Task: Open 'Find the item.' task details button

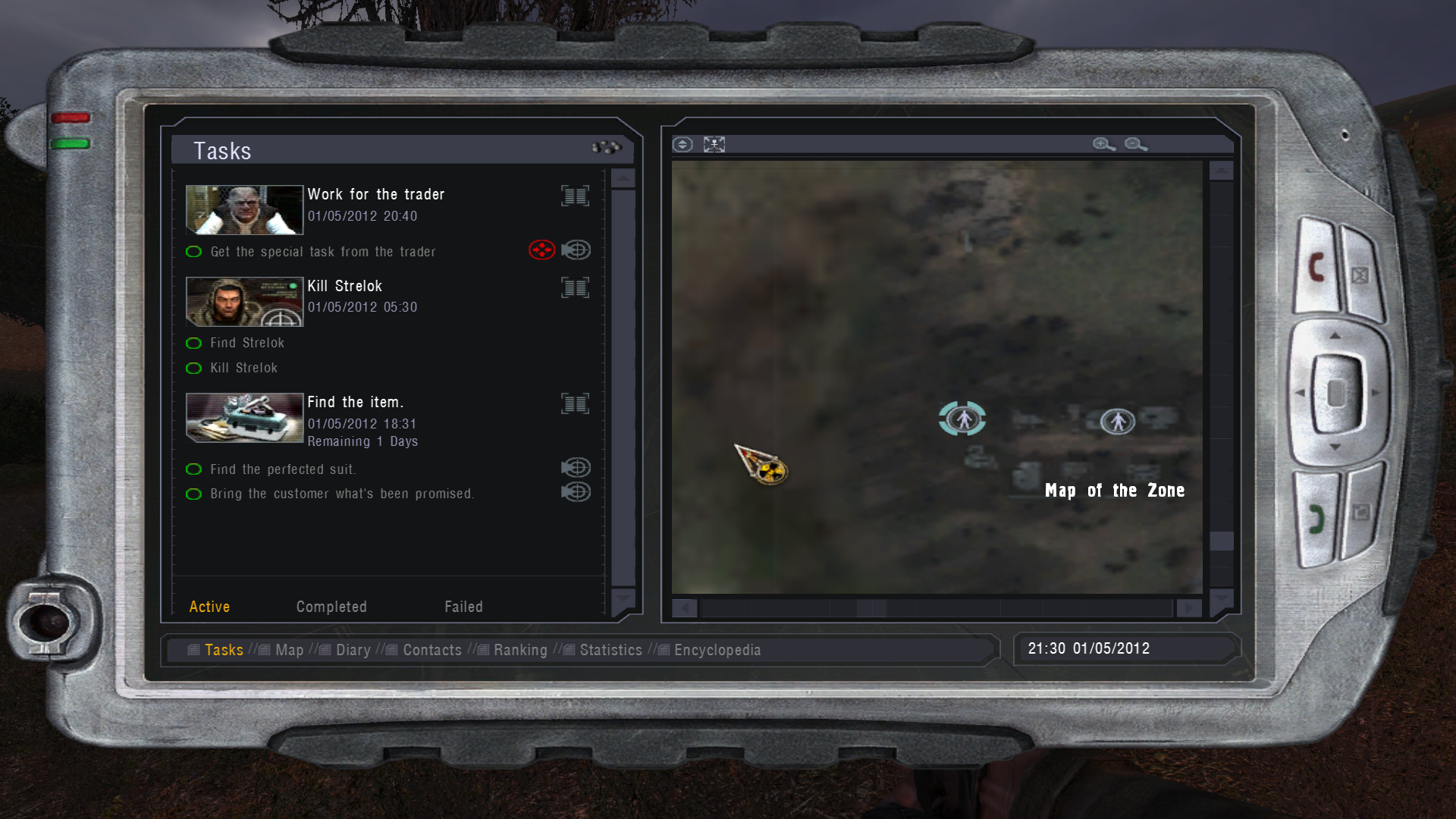Action: 575,403
